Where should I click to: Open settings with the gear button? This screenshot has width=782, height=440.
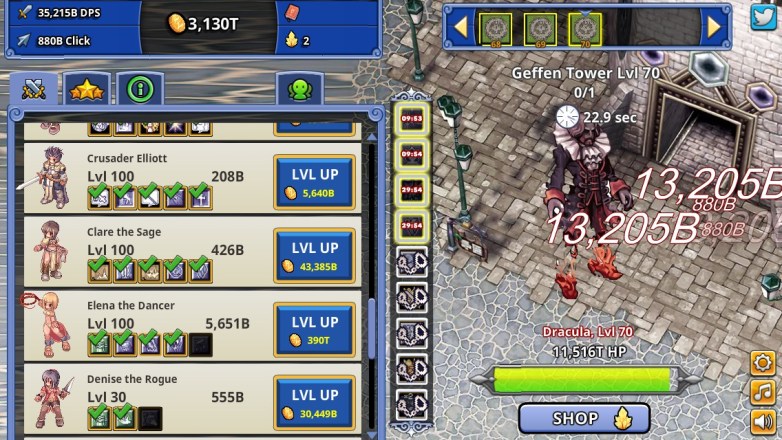(x=764, y=363)
